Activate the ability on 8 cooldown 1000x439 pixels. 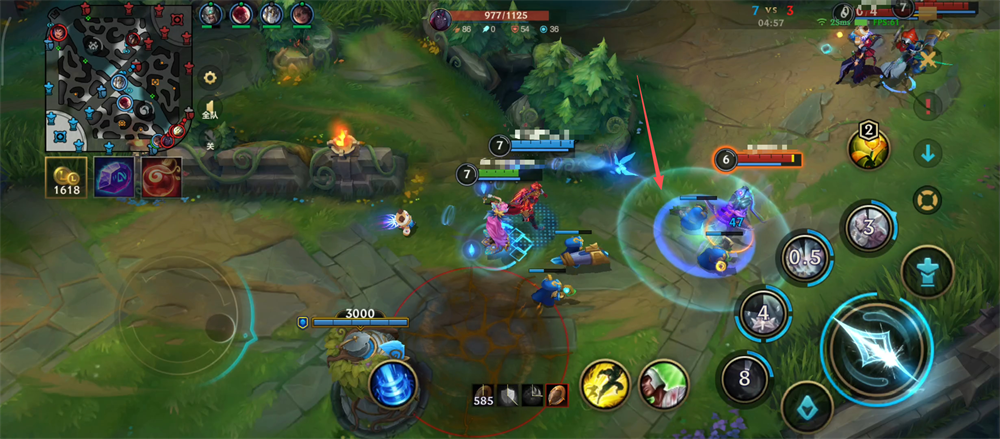click(x=745, y=379)
